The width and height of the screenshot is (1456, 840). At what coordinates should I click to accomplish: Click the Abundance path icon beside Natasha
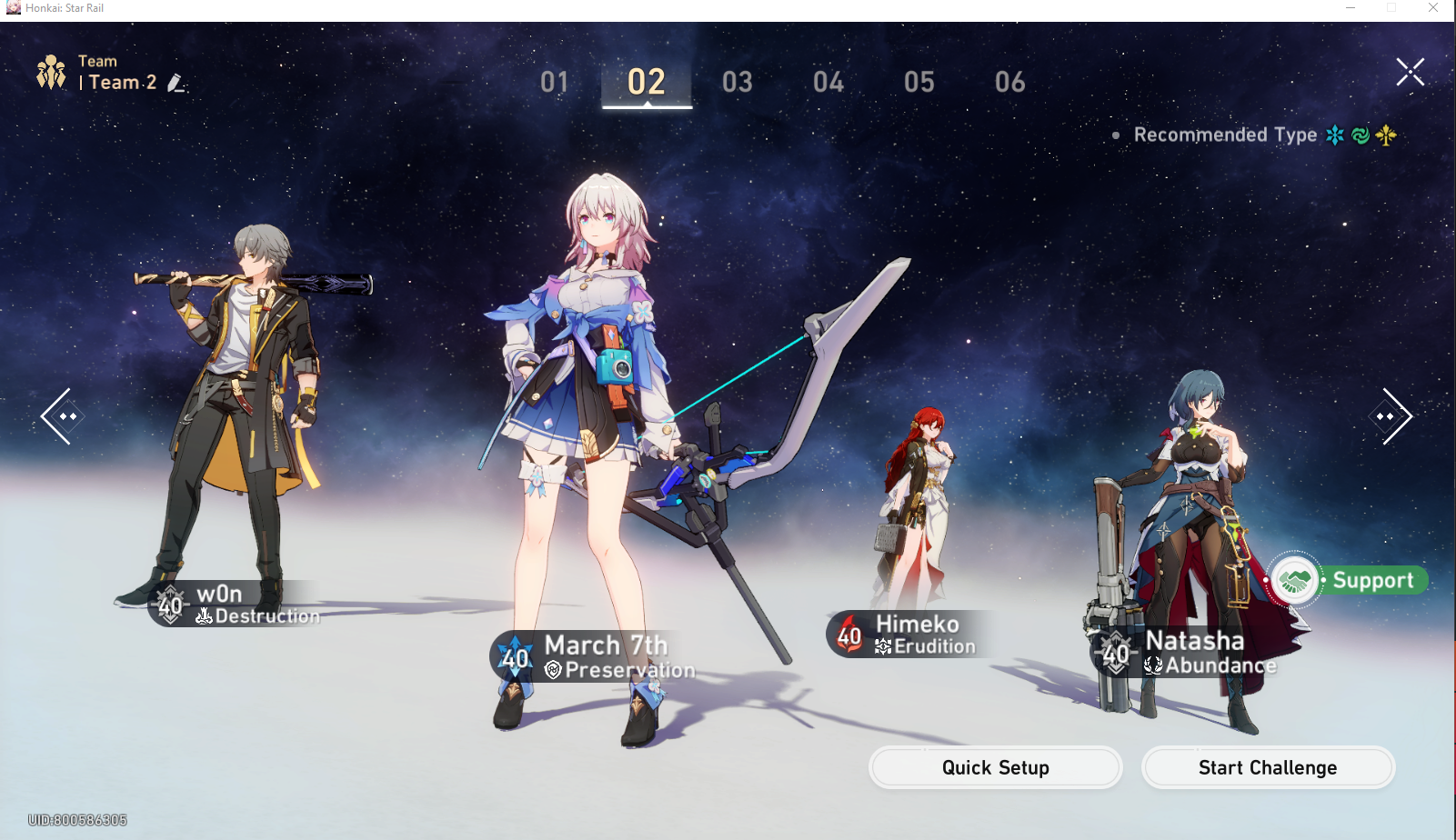tap(1151, 665)
